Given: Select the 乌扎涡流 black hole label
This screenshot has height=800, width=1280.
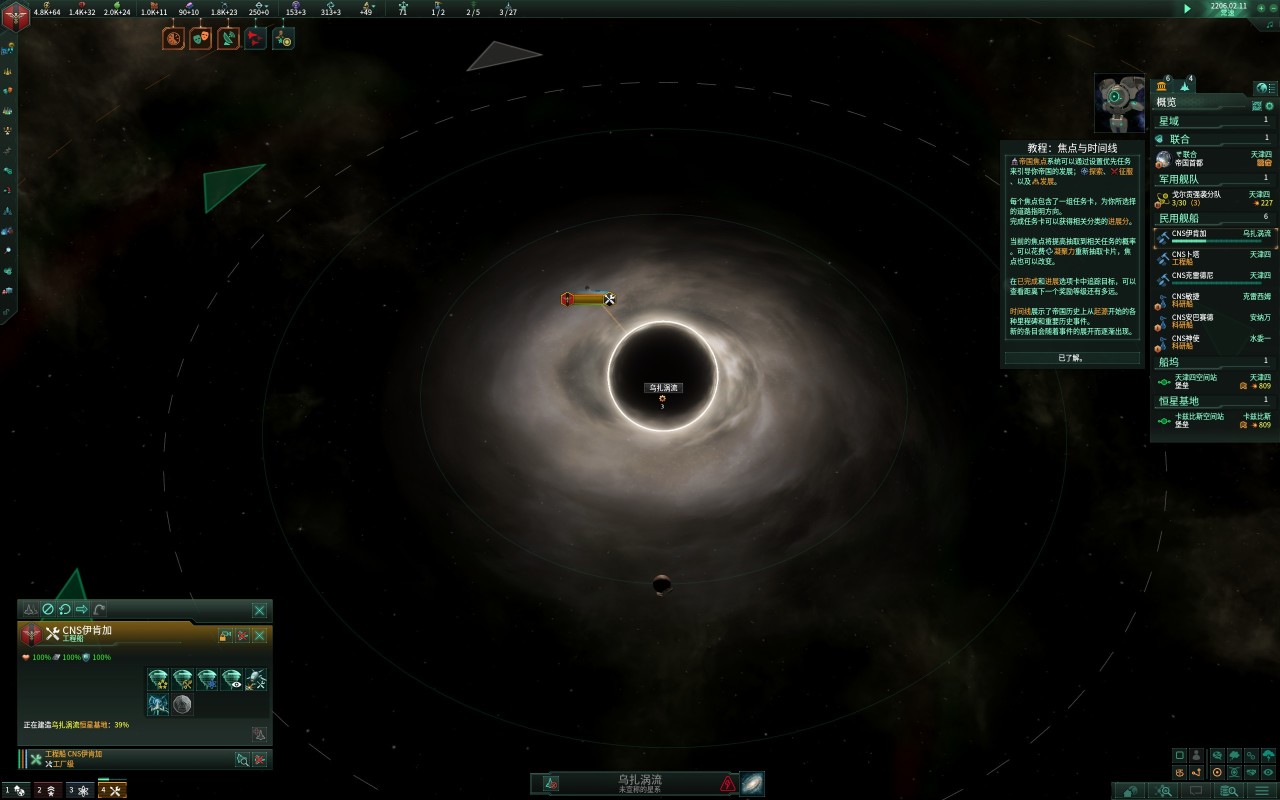Looking at the screenshot, I should point(662,387).
